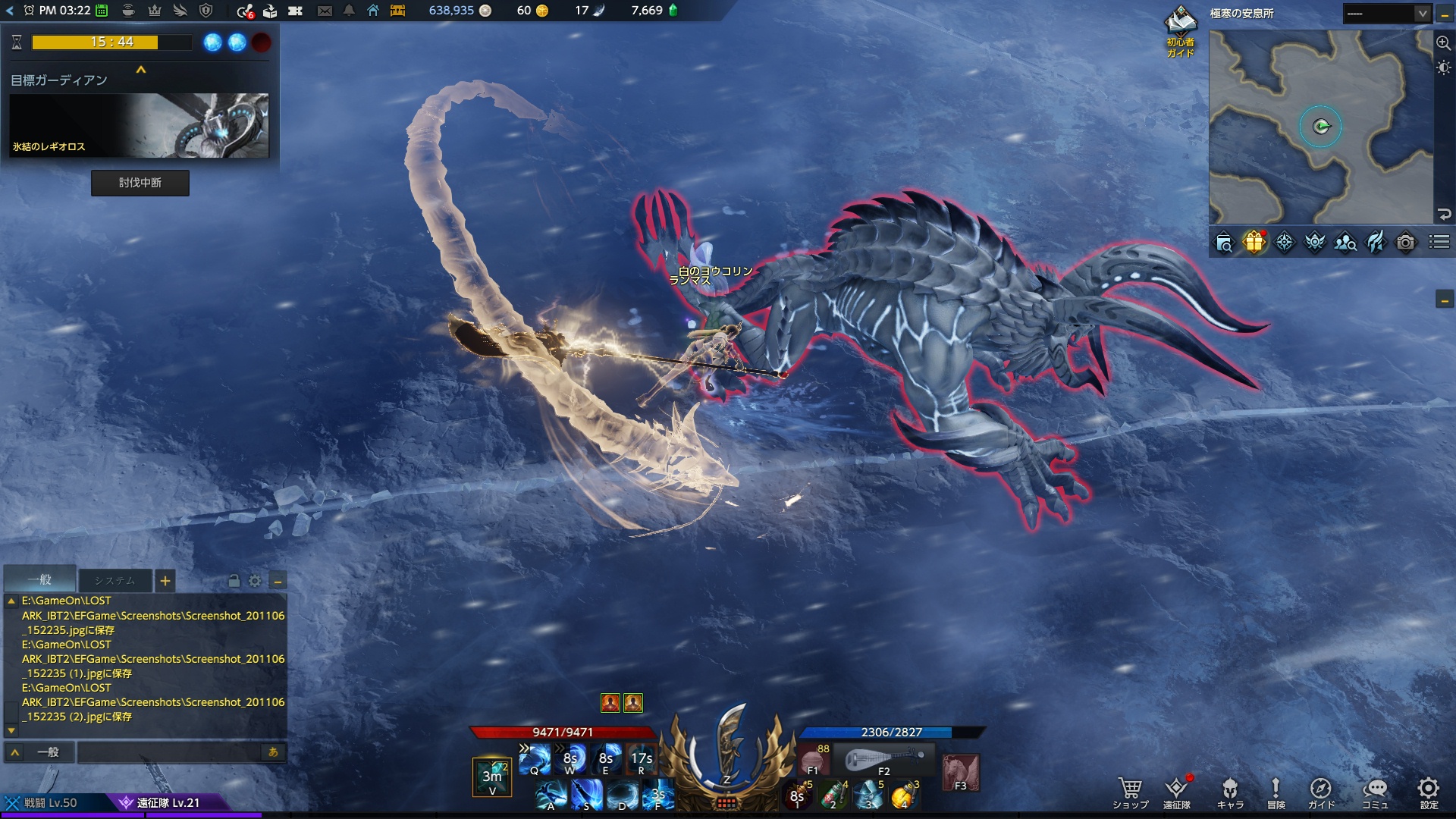Screen dimensions: 1456x819
Task: Add a new chat tab
Action: tap(165, 581)
